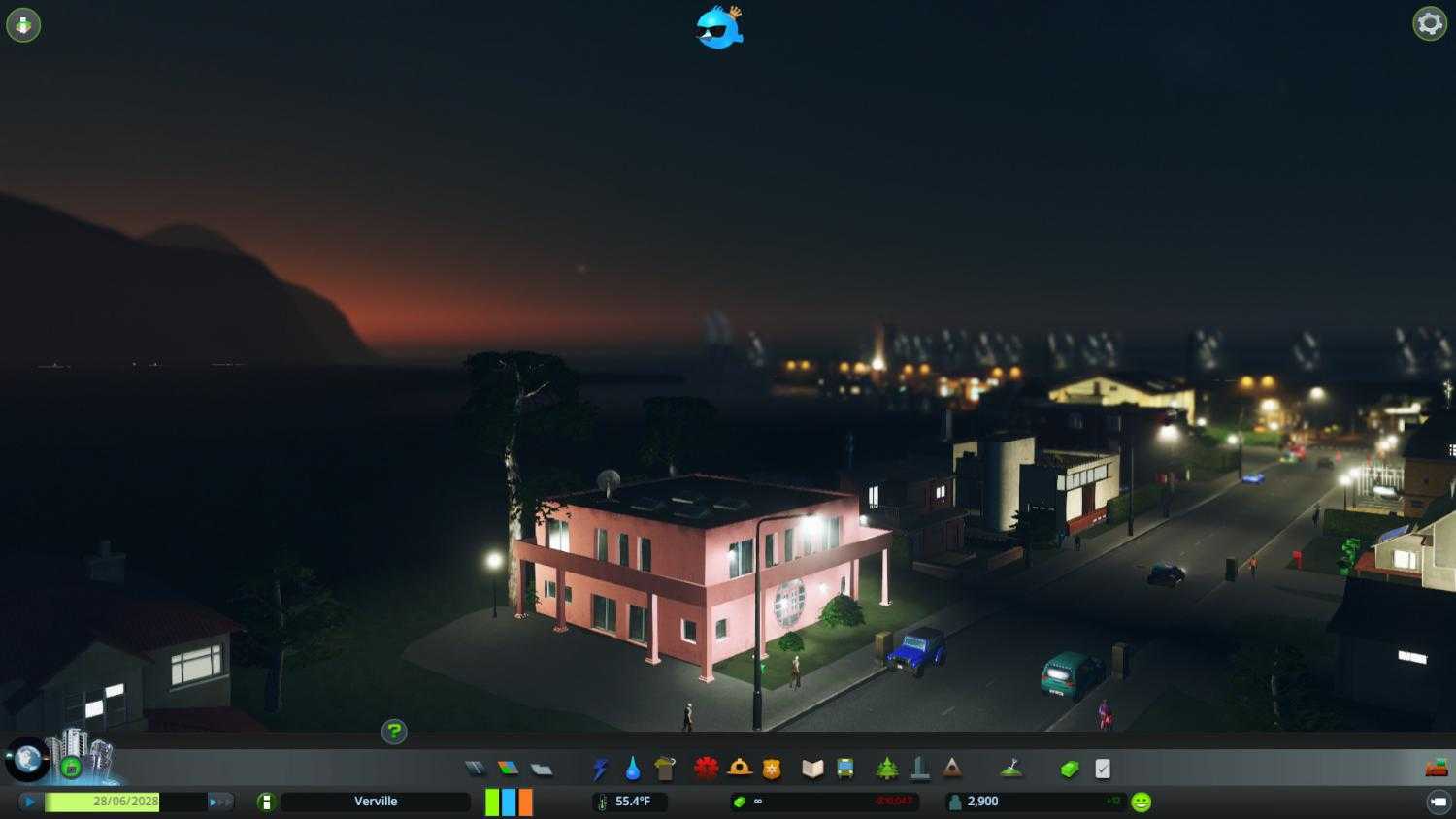Open the Water and Sewage menu
1456x819 pixels.
(631, 768)
